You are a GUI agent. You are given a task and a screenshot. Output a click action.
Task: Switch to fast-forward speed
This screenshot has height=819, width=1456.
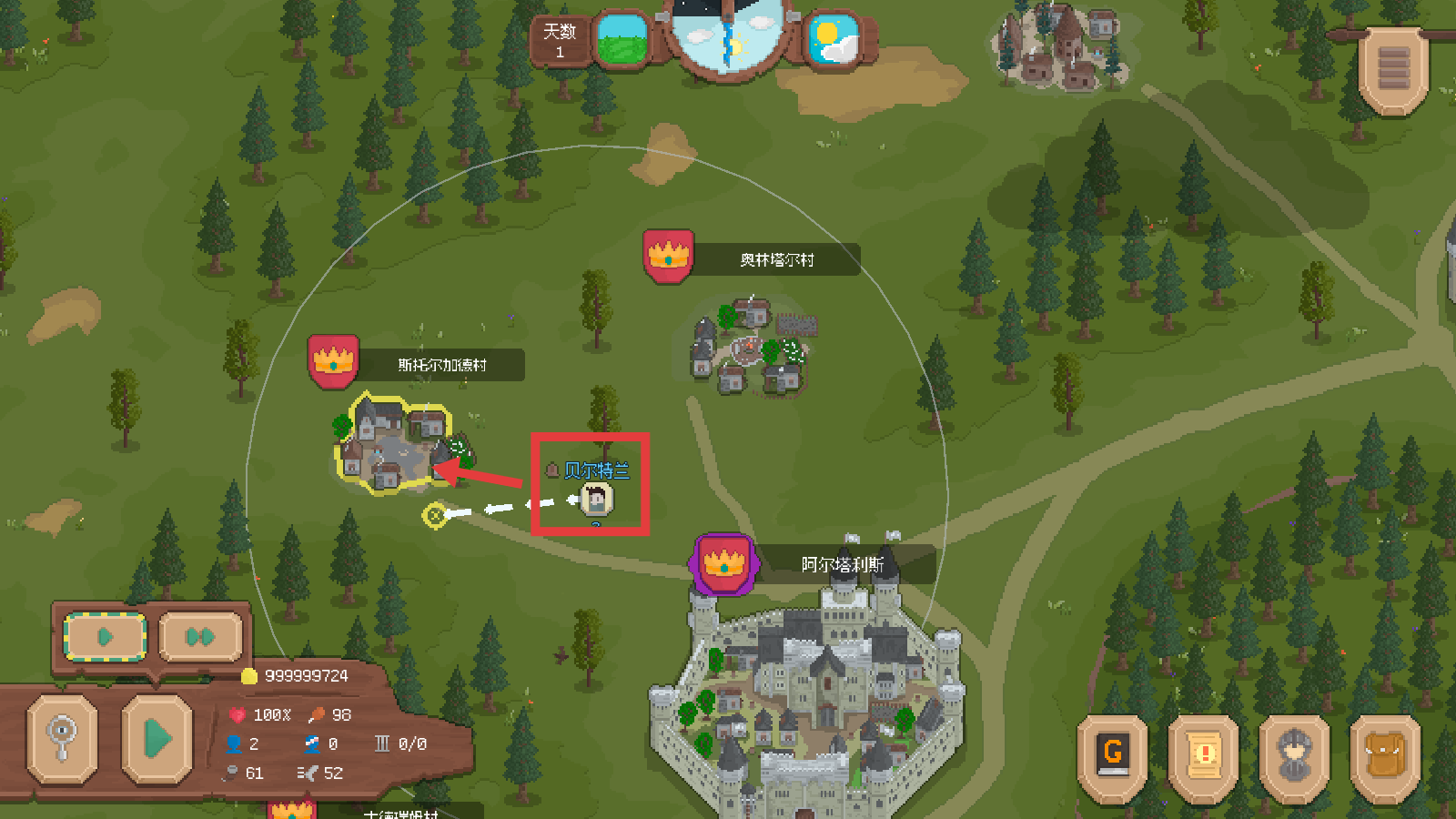point(200,636)
